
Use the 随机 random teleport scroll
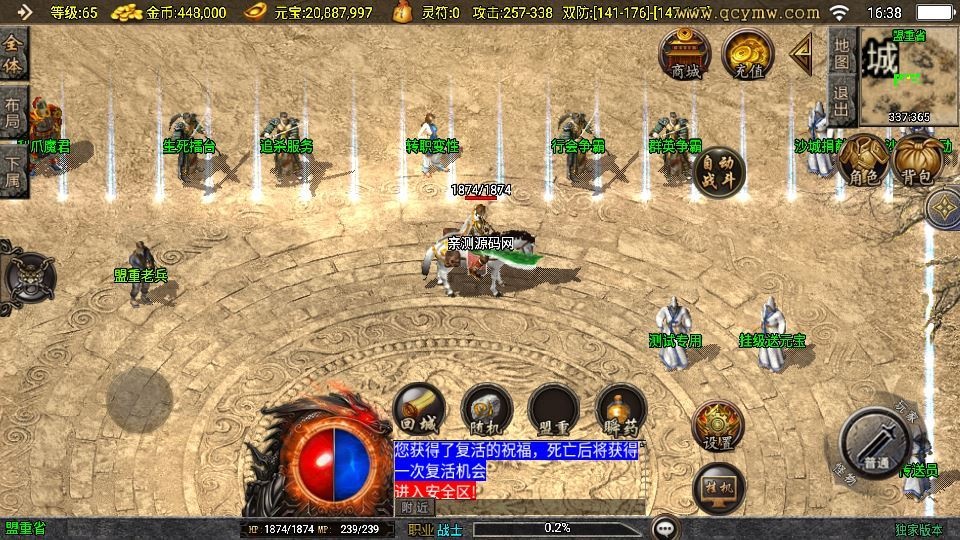point(487,410)
